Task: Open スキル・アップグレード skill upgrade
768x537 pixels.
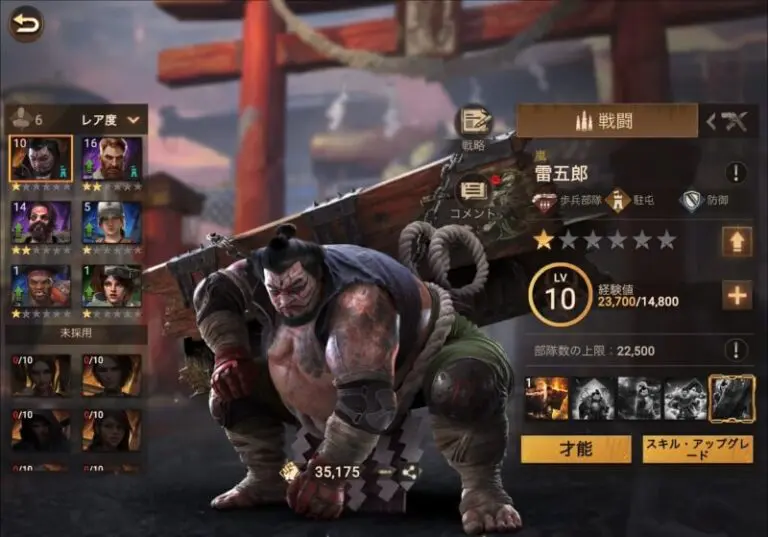Action: (x=698, y=450)
